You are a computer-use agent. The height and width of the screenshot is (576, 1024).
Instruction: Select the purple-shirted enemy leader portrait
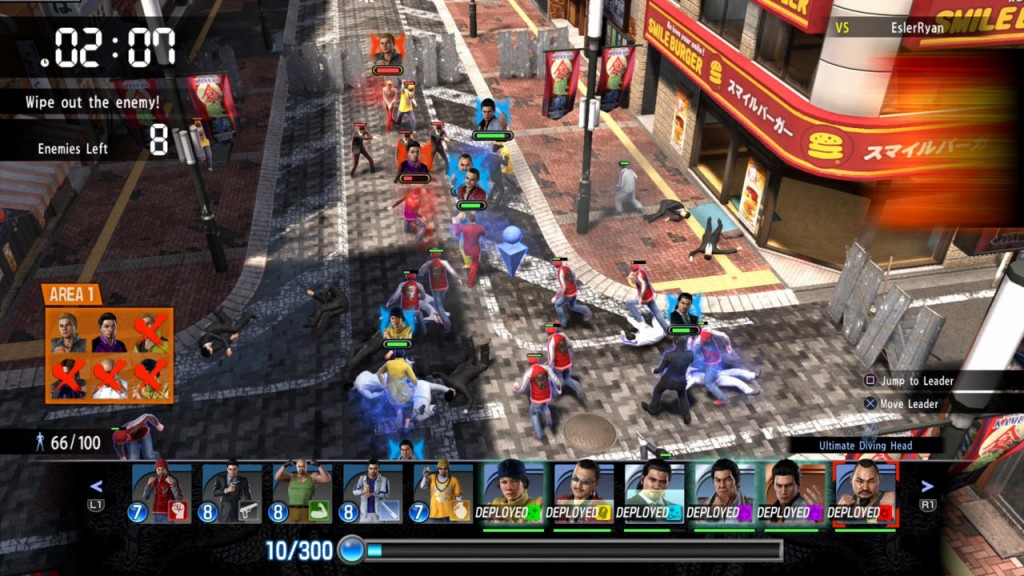(109, 333)
